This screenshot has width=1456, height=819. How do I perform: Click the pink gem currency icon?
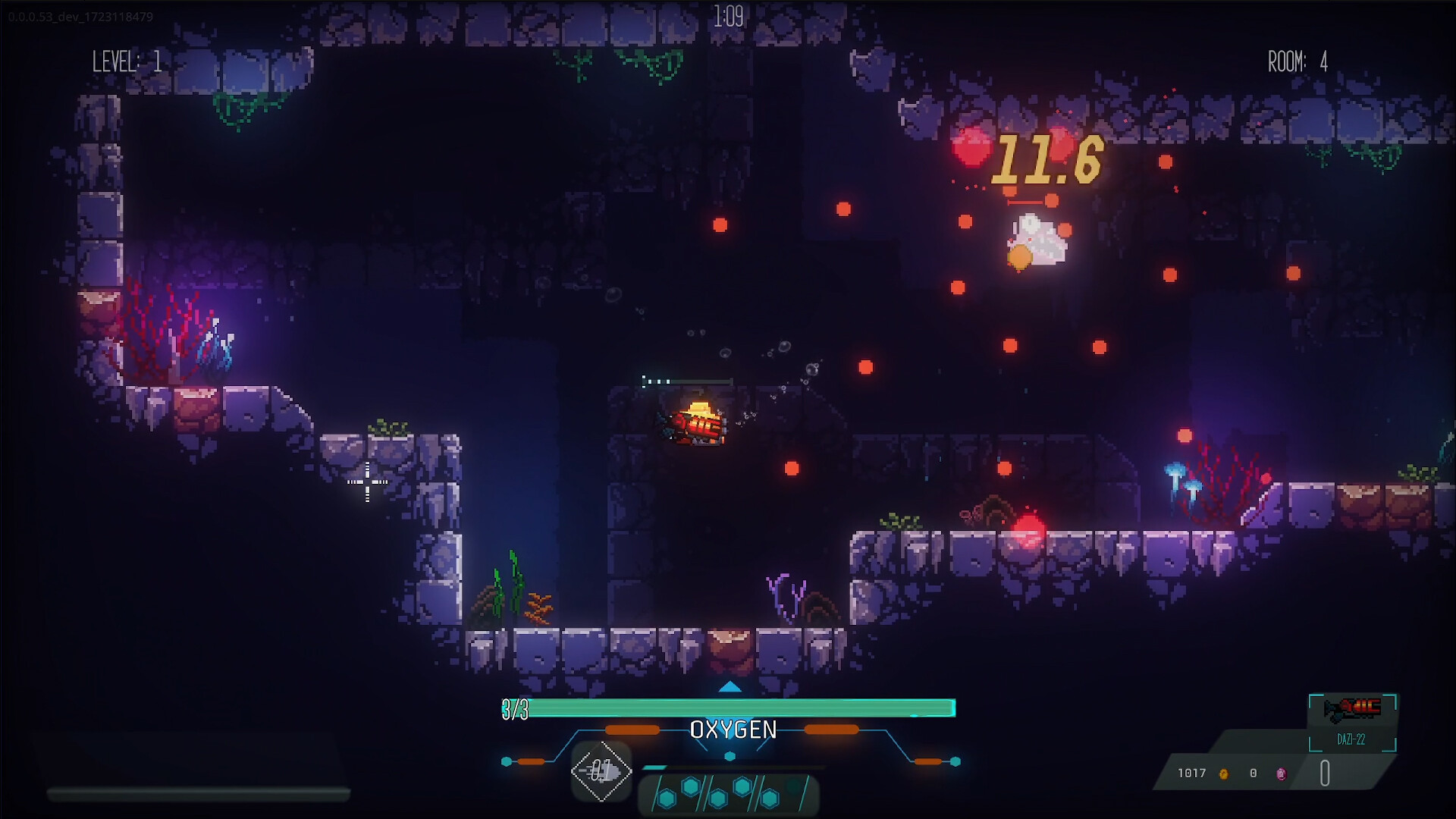click(x=1281, y=773)
